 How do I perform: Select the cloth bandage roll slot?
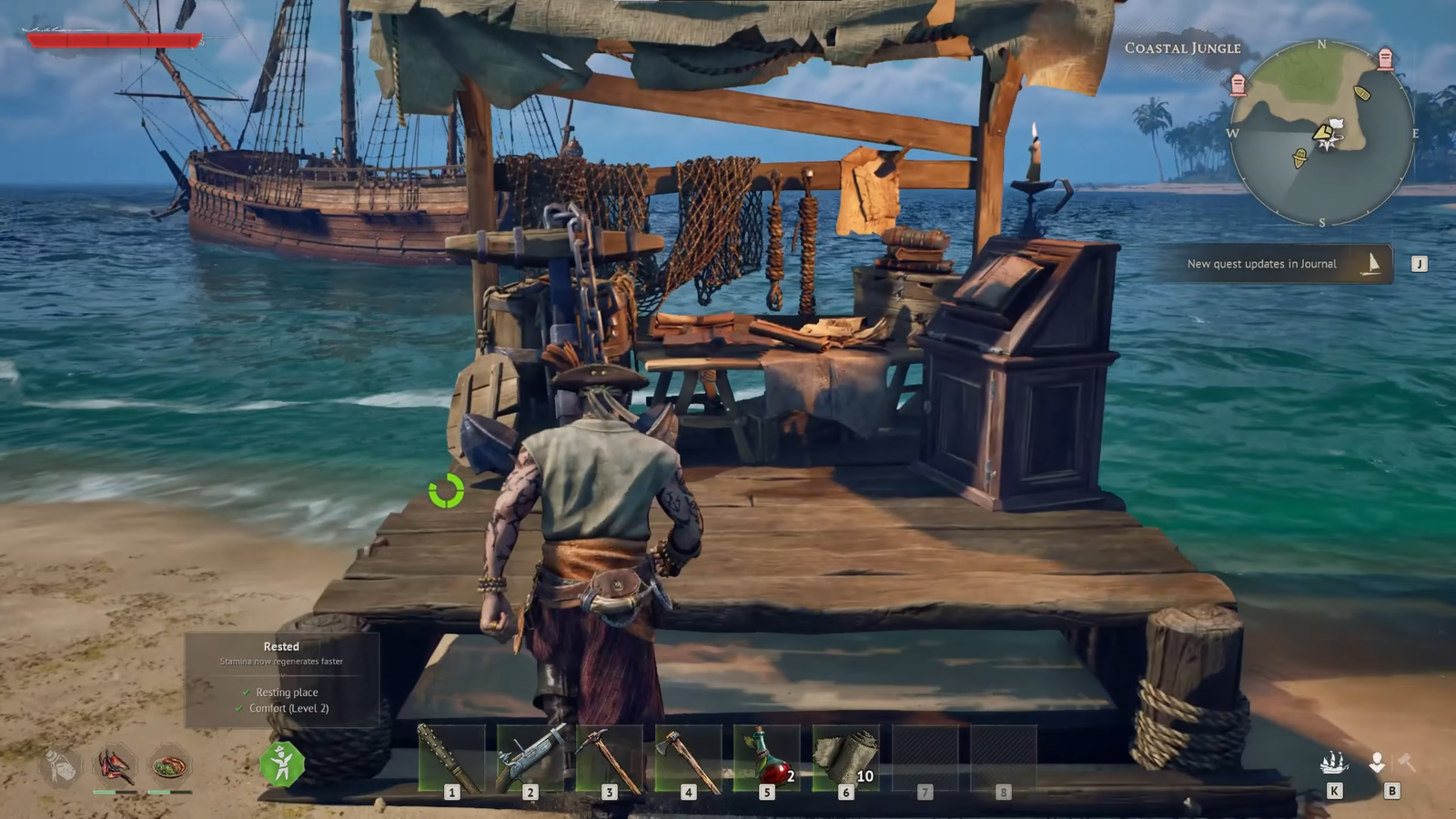(x=846, y=758)
